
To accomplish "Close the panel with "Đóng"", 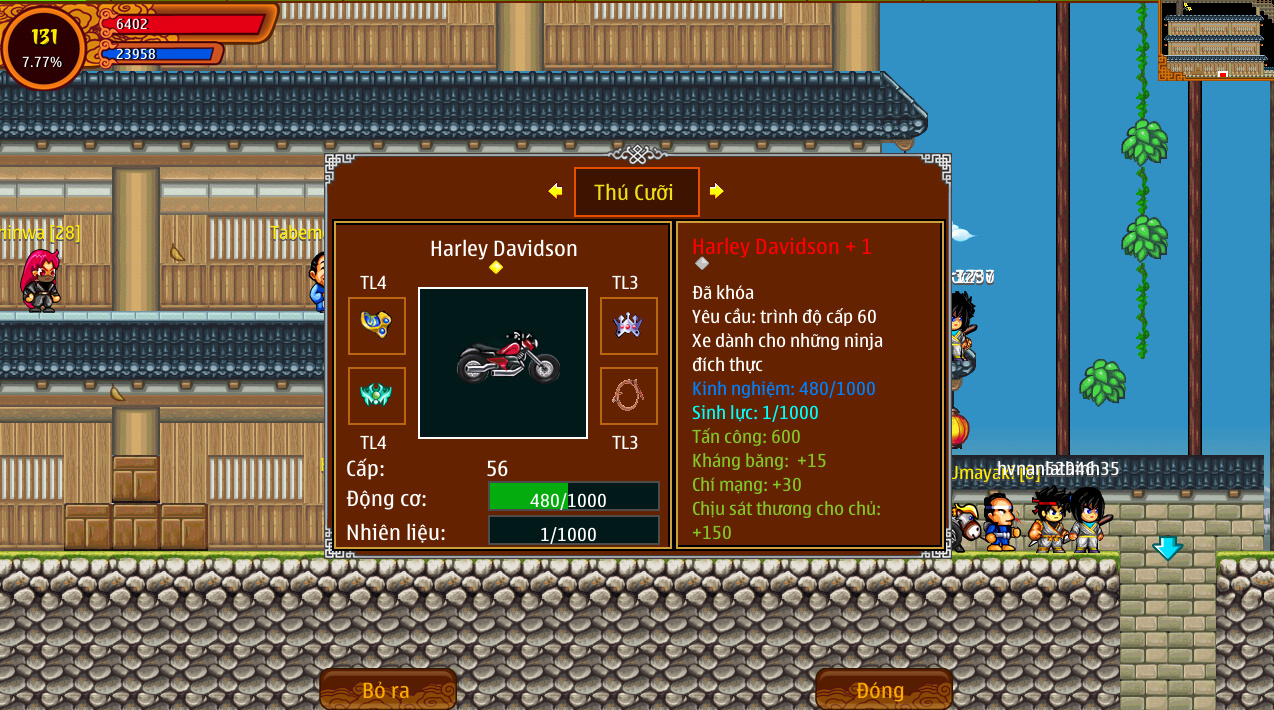I will pos(882,690).
